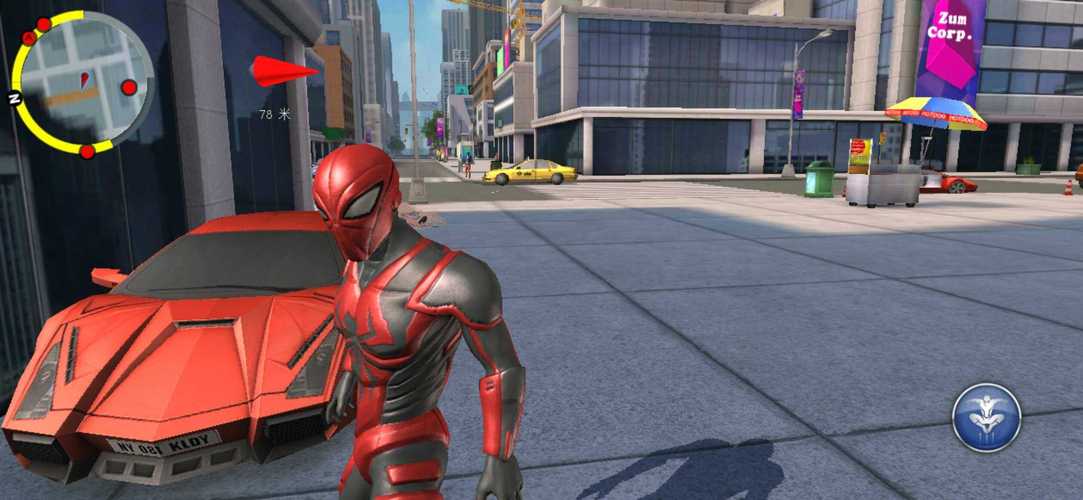
Task: Tap the blue Spider-Man action button
Action: coord(986,418)
